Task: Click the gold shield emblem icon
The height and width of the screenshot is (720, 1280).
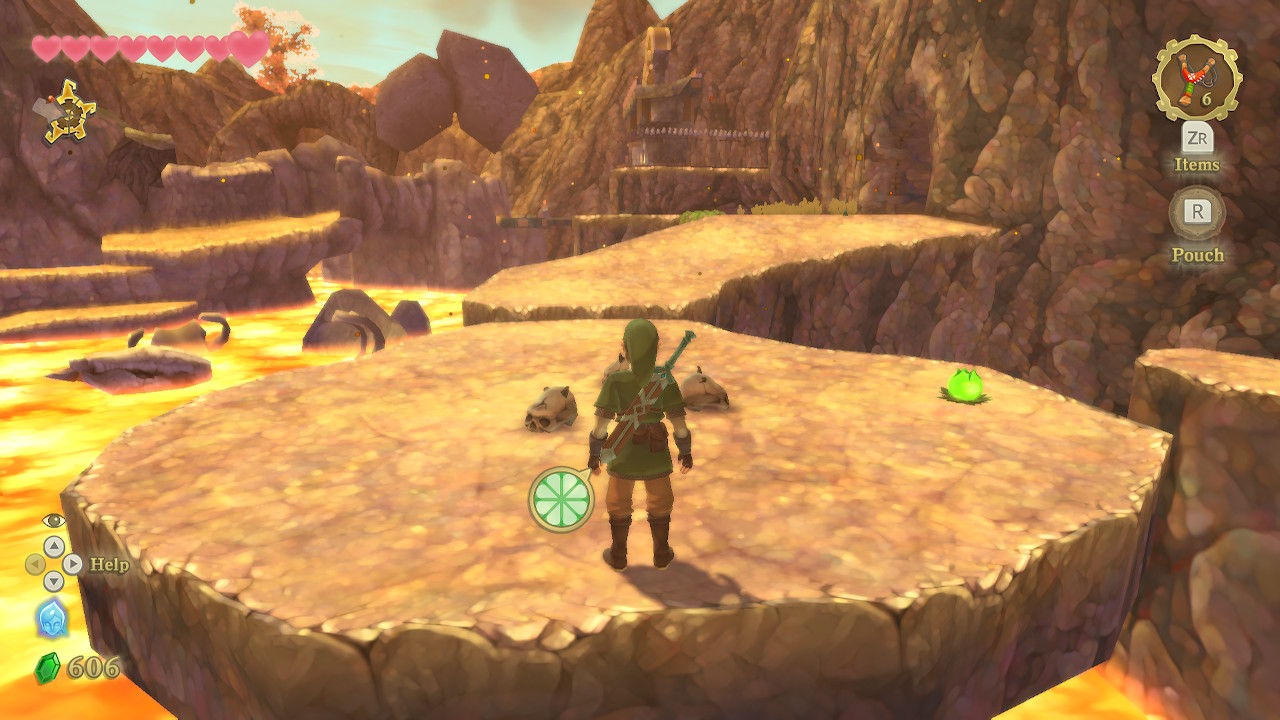Action: [69, 111]
